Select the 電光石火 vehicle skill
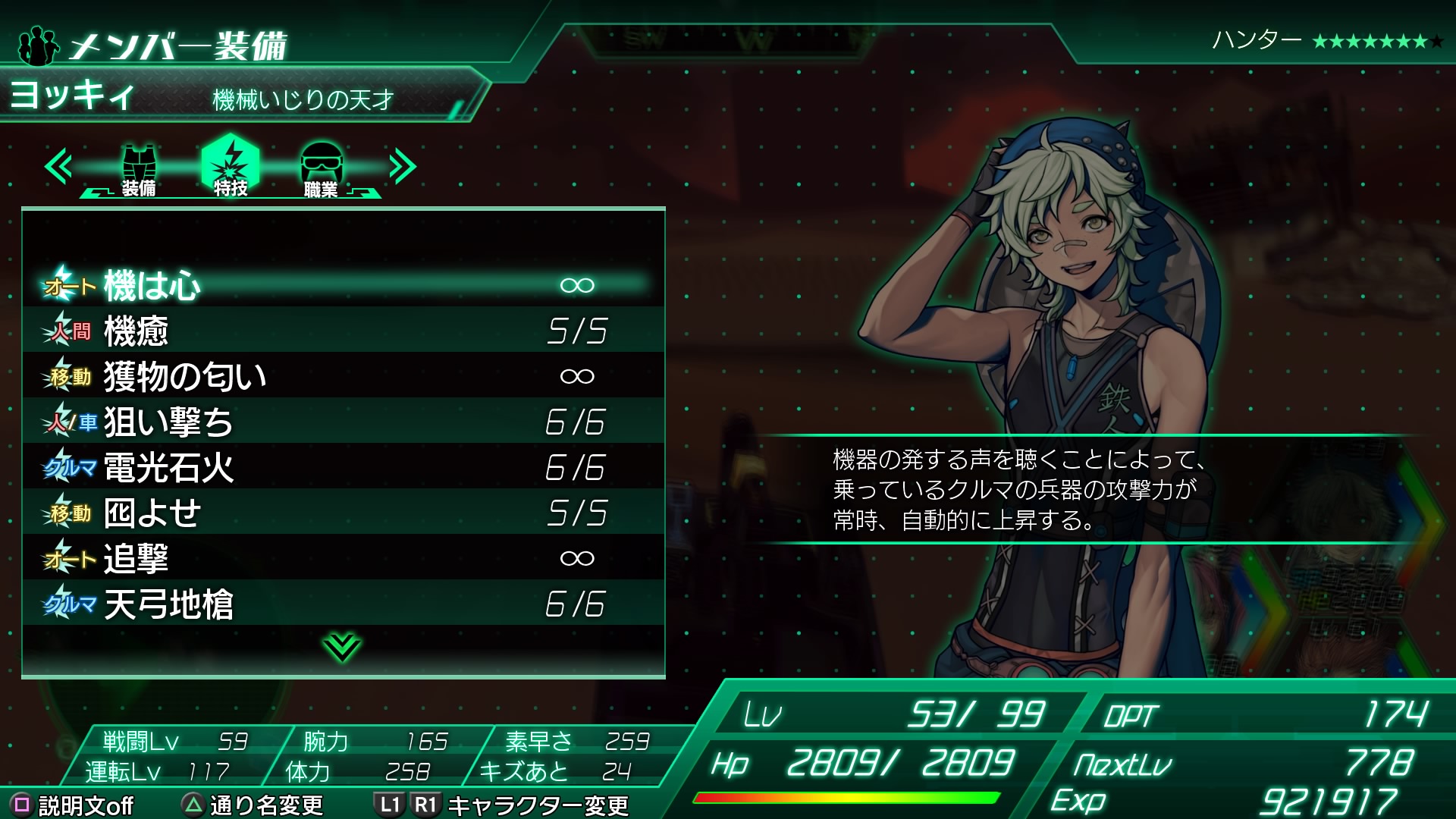Image resolution: width=1456 pixels, height=819 pixels. (x=344, y=467)
